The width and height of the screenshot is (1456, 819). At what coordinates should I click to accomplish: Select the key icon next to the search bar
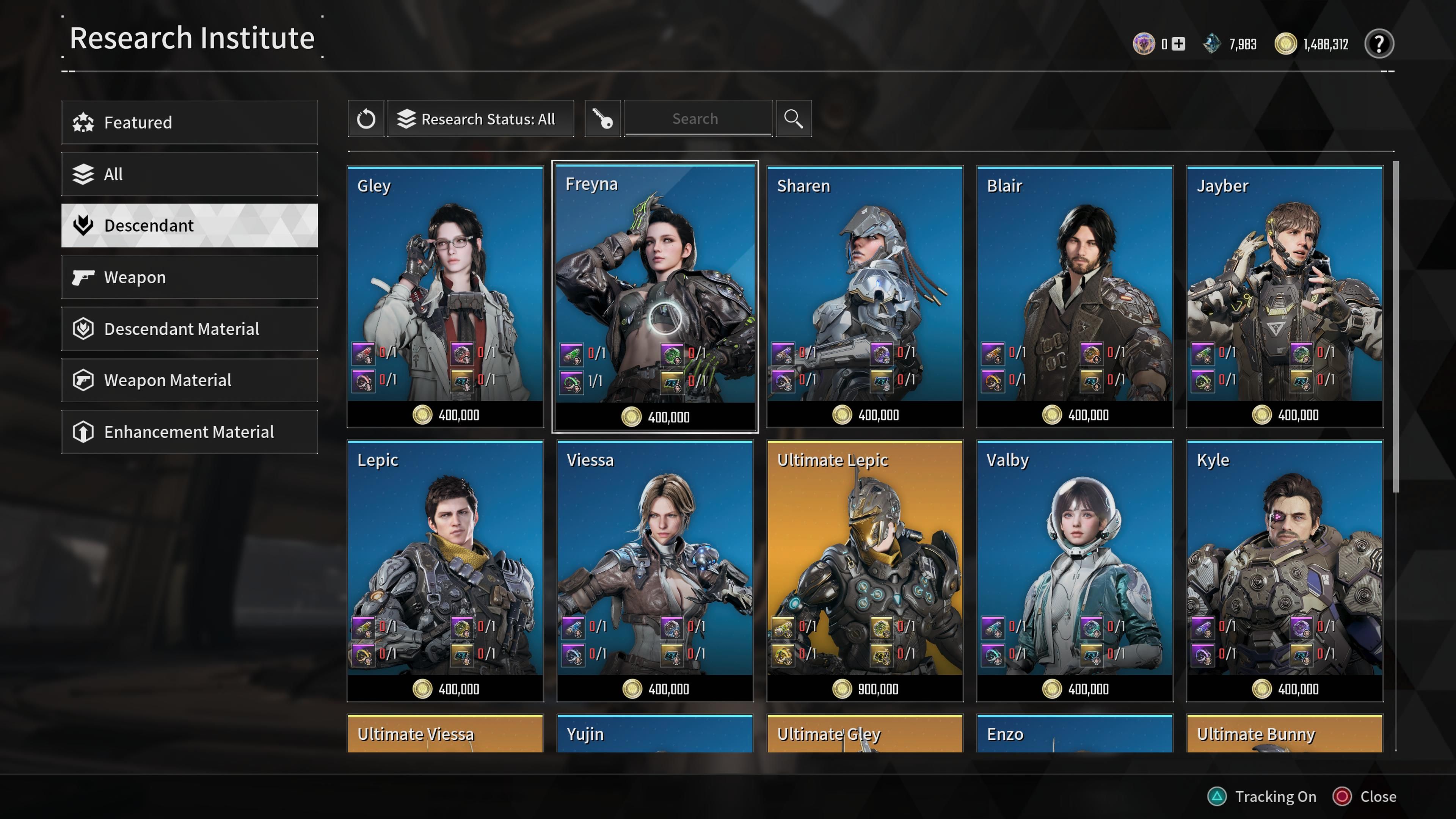(602, 119)
